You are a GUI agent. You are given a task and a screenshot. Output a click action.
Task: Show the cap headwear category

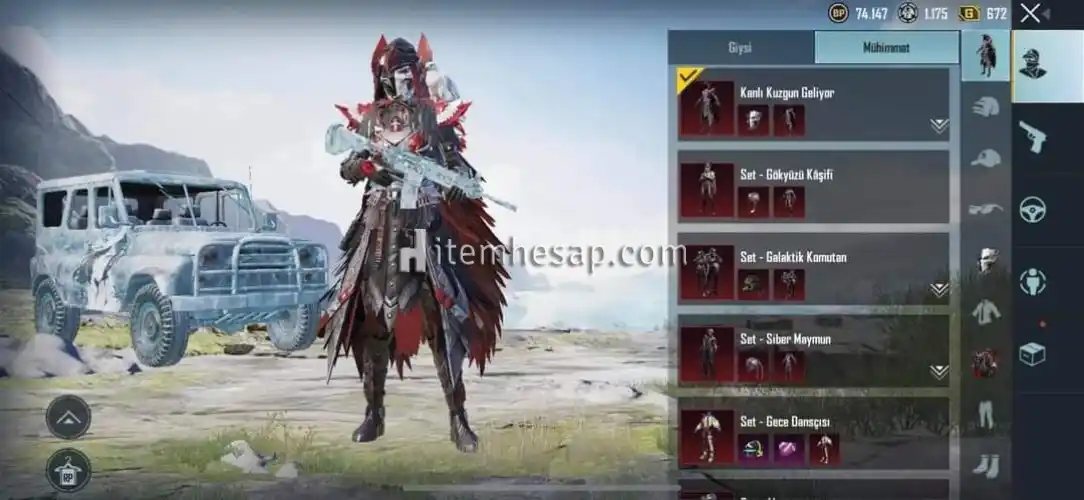click(x=986, y=157)
